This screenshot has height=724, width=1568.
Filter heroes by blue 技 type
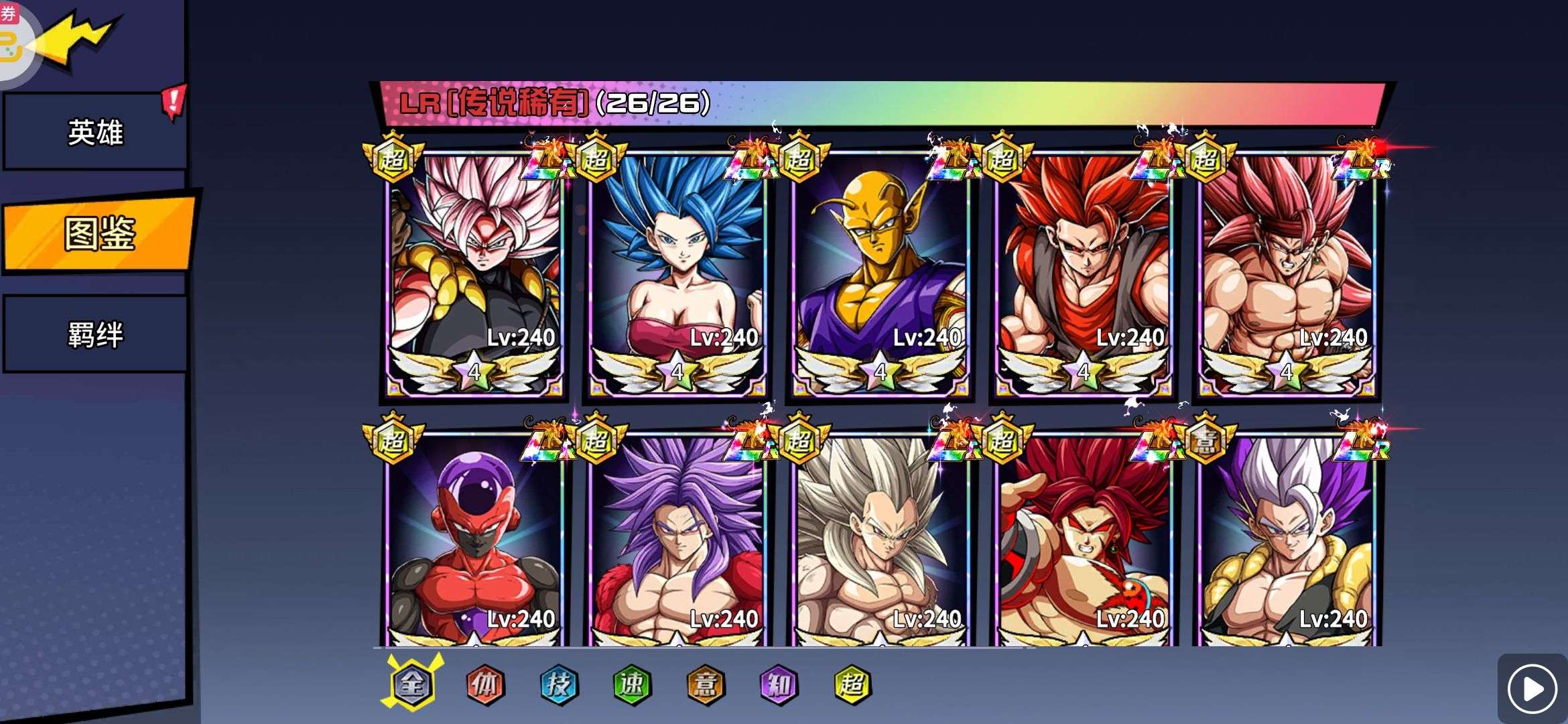(x=559, y=684)
